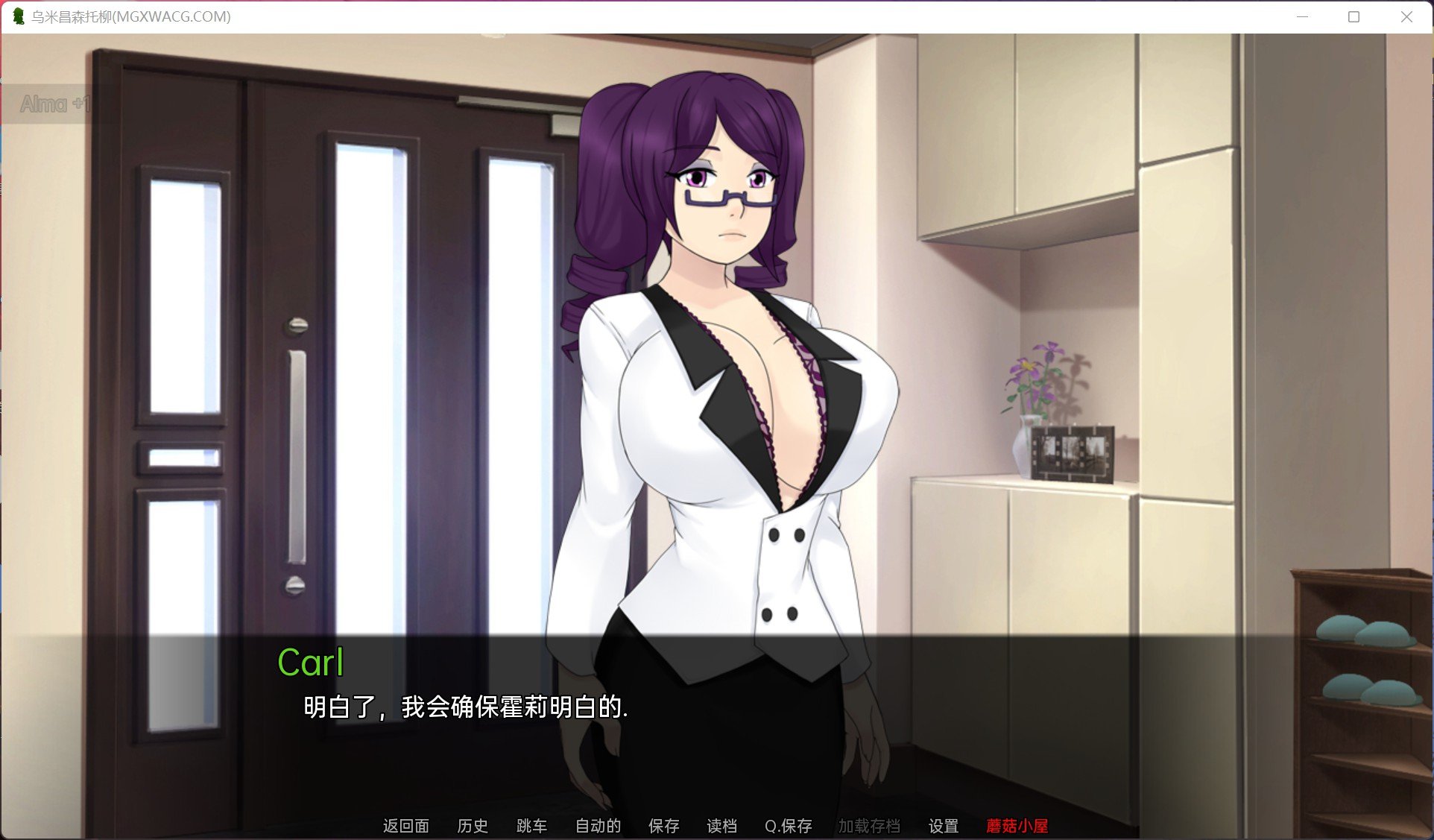Minimize the game window
The image size is (1434, 840).
pos(1303,16)
